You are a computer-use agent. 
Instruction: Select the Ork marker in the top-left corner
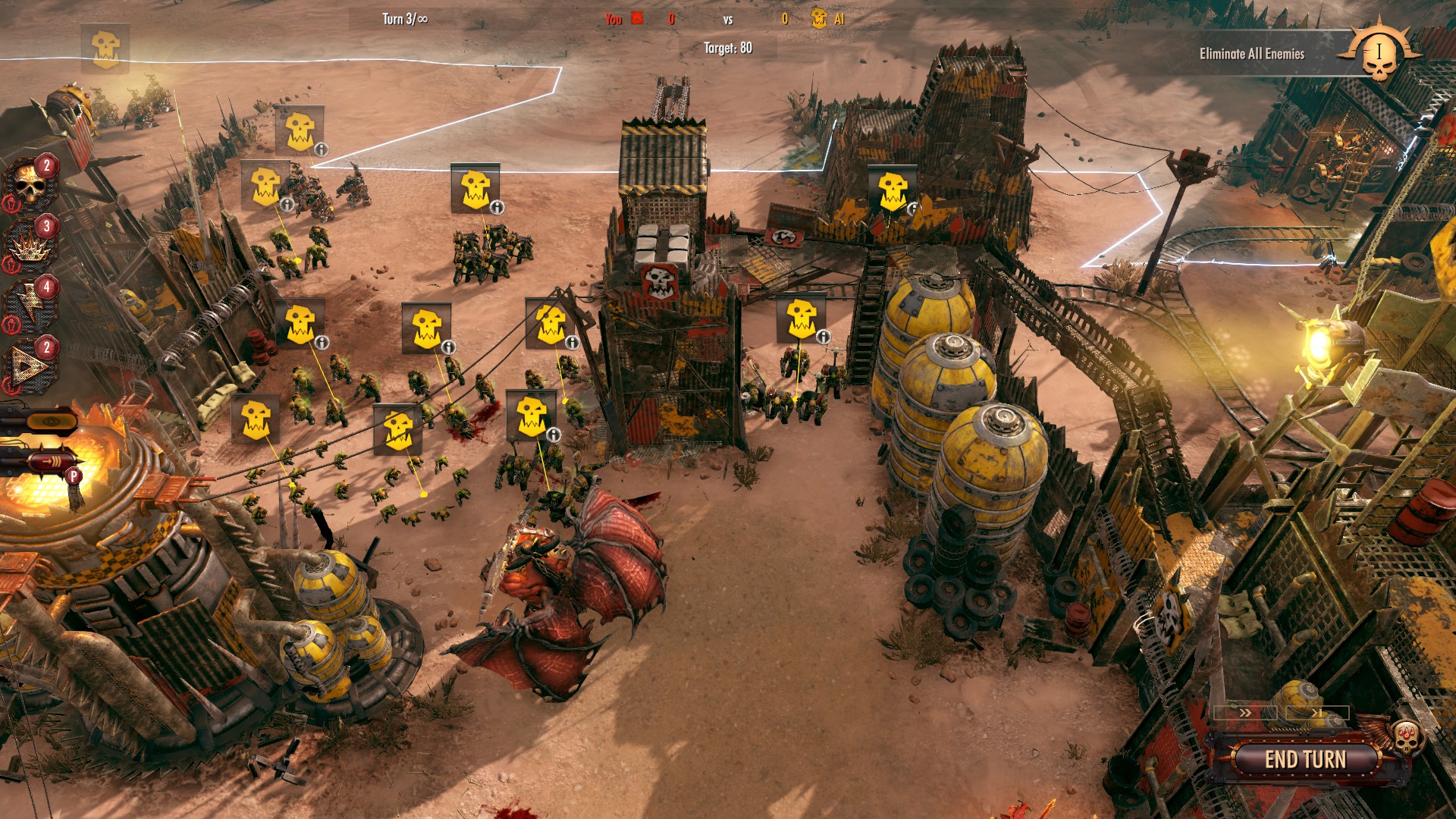(105, 48)
